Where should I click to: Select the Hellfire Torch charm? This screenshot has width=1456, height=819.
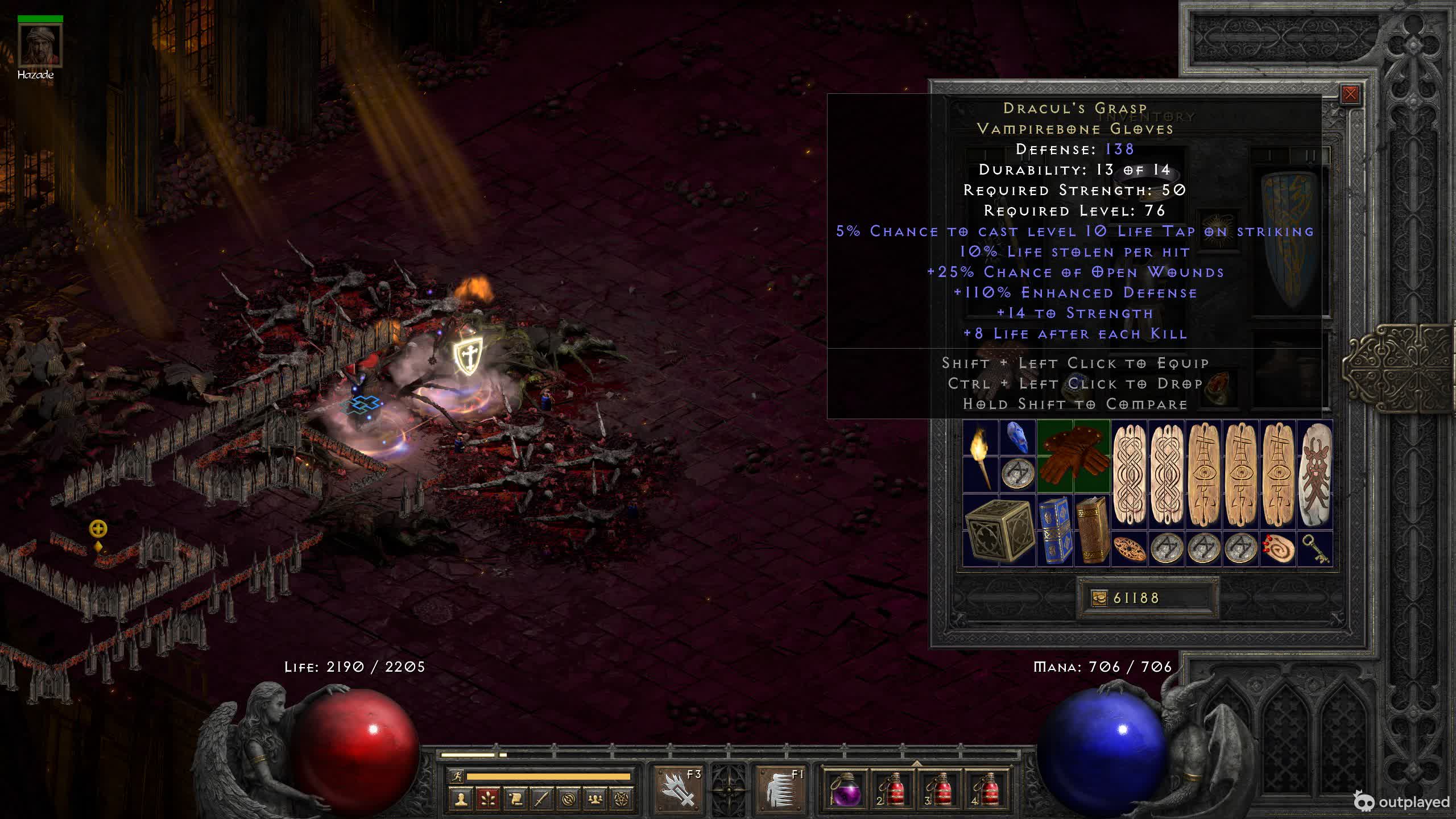point(980,456)
